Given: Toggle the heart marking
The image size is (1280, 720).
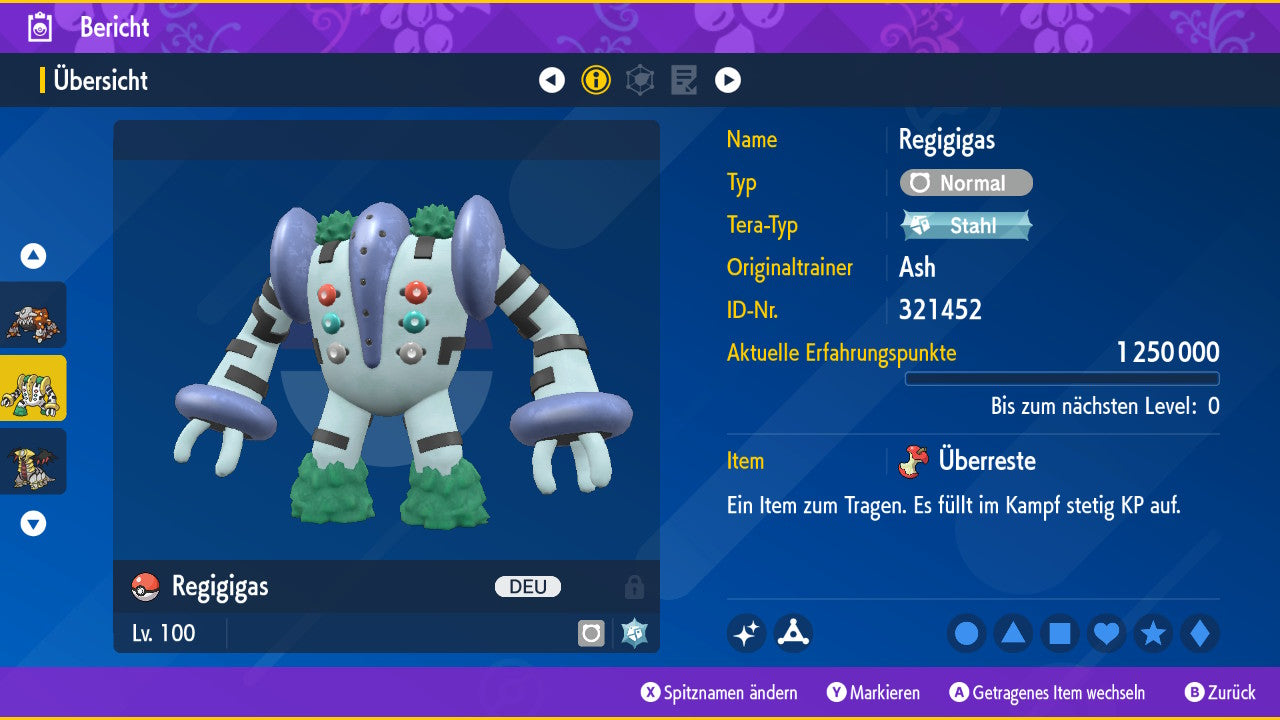Looking at the screenshot, I should click(1106, 633).
